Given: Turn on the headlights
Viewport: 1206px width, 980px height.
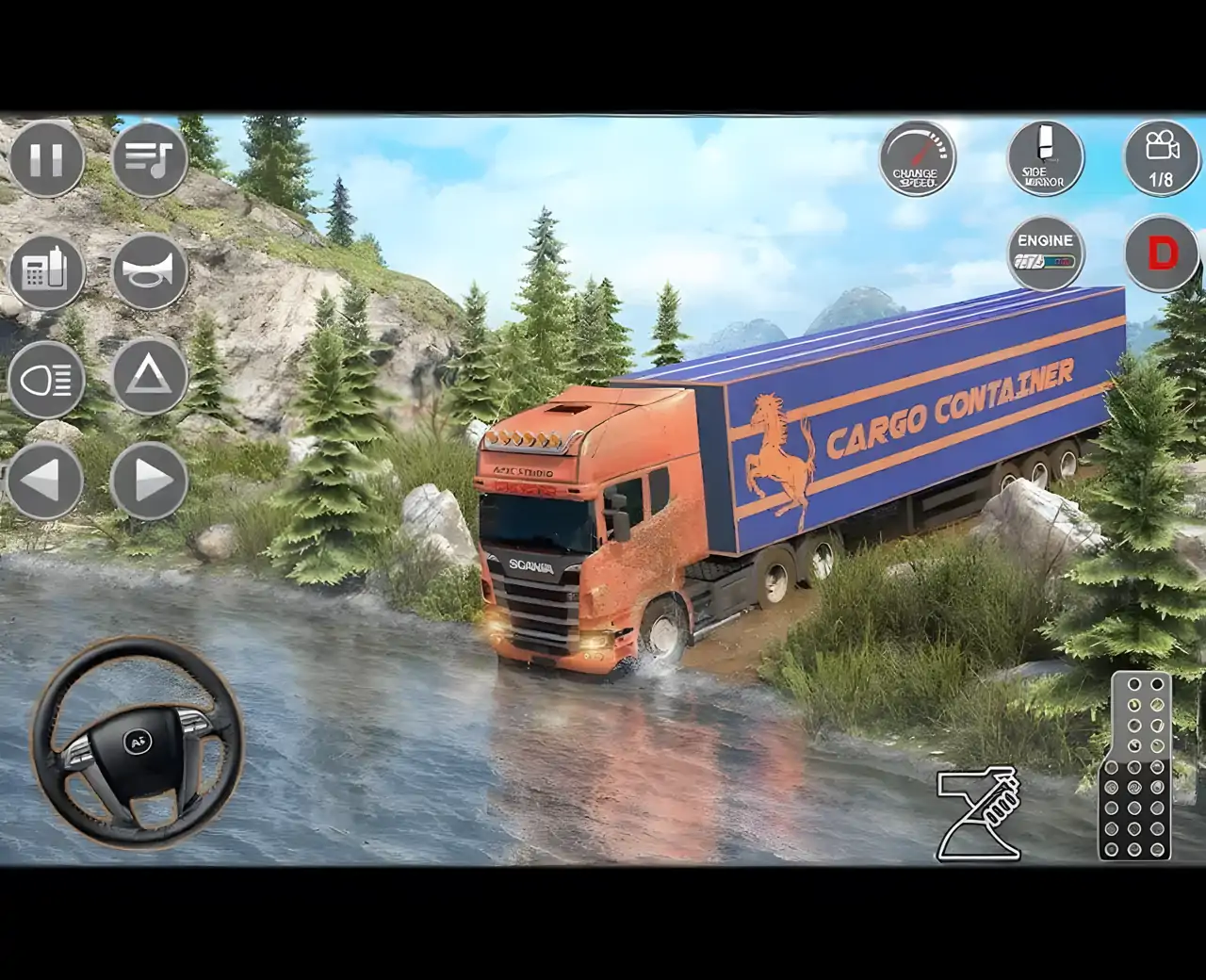Looking at the screenshot, I should [47, 381].
